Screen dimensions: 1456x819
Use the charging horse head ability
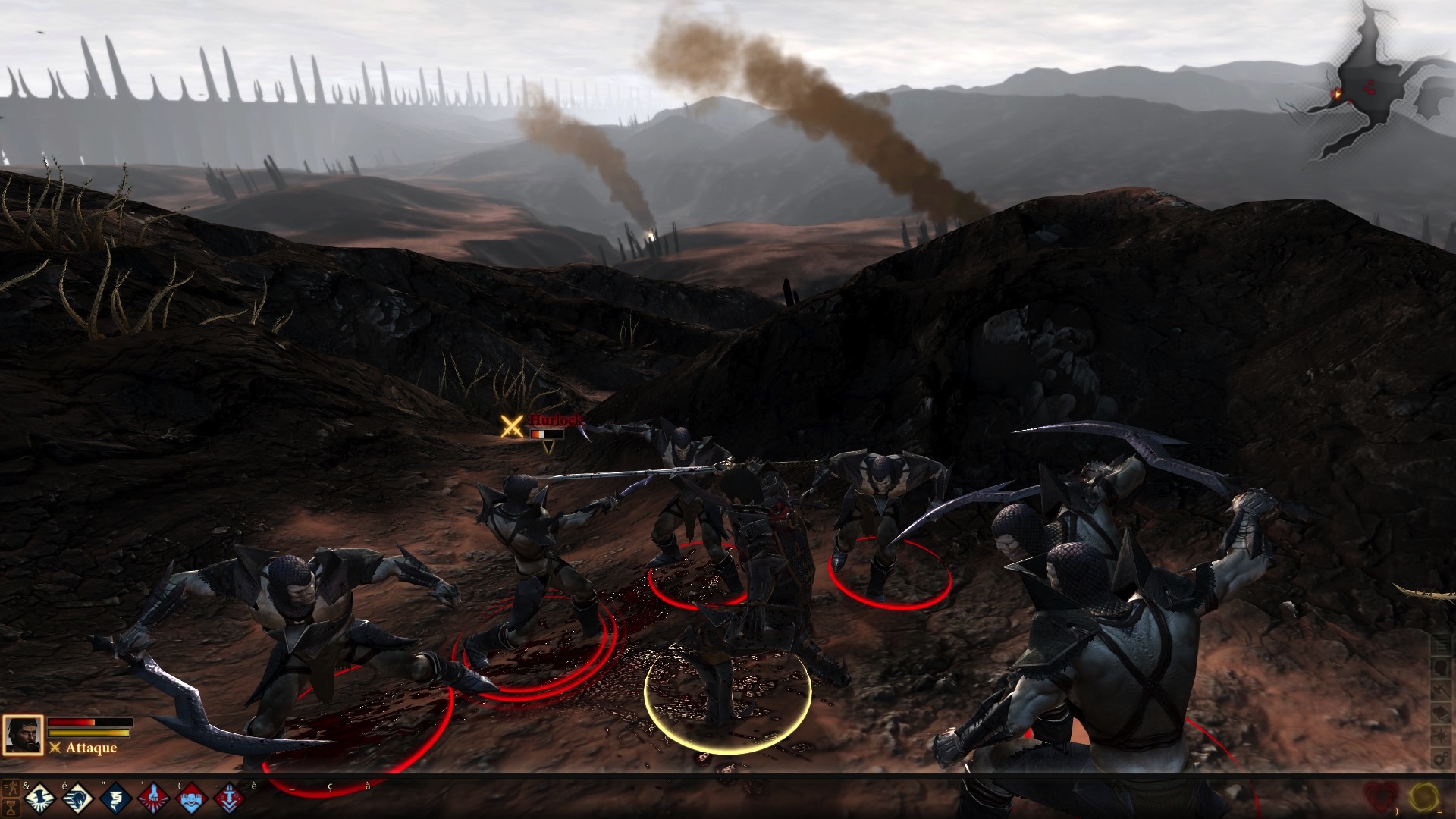(77, 798)
